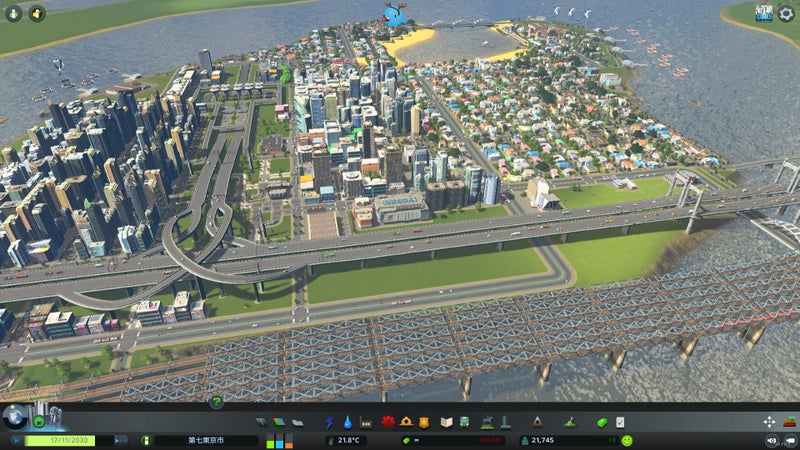Open the Water and Sewage menu
The image size is (800, 450).
coord(348,422)
